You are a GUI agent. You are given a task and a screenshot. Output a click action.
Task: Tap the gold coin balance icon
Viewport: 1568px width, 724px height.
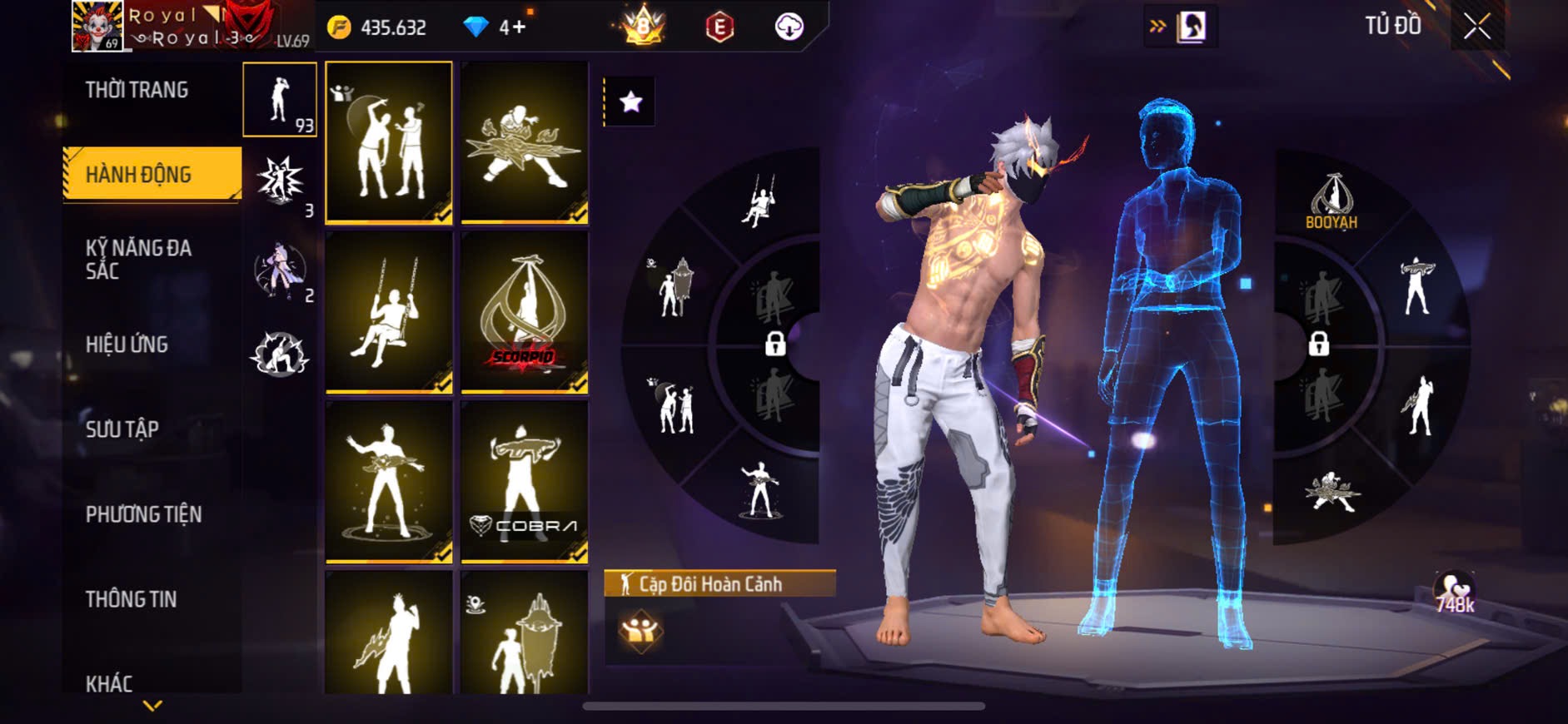(x=339, y=27)
